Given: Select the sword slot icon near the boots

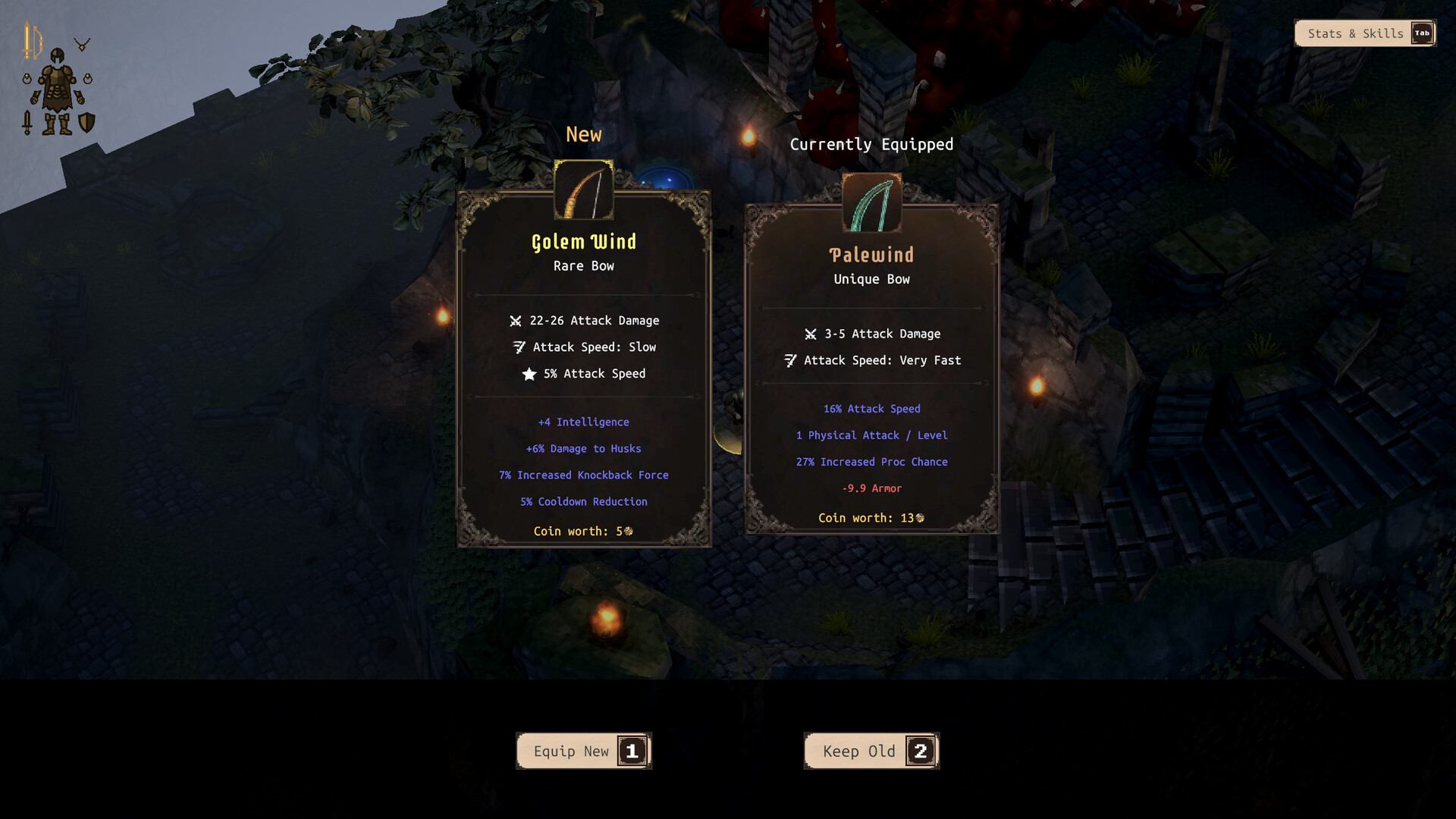Looking at the screenshot, I should [27, 122].
